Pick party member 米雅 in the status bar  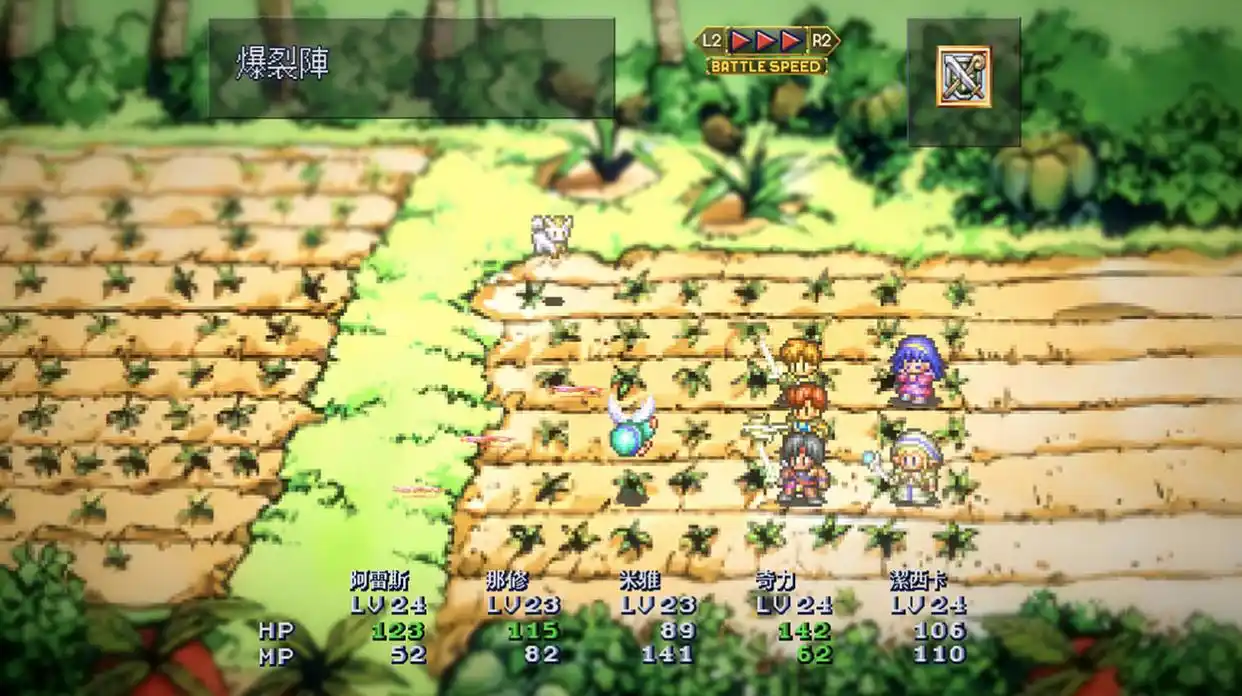(639, 581)
